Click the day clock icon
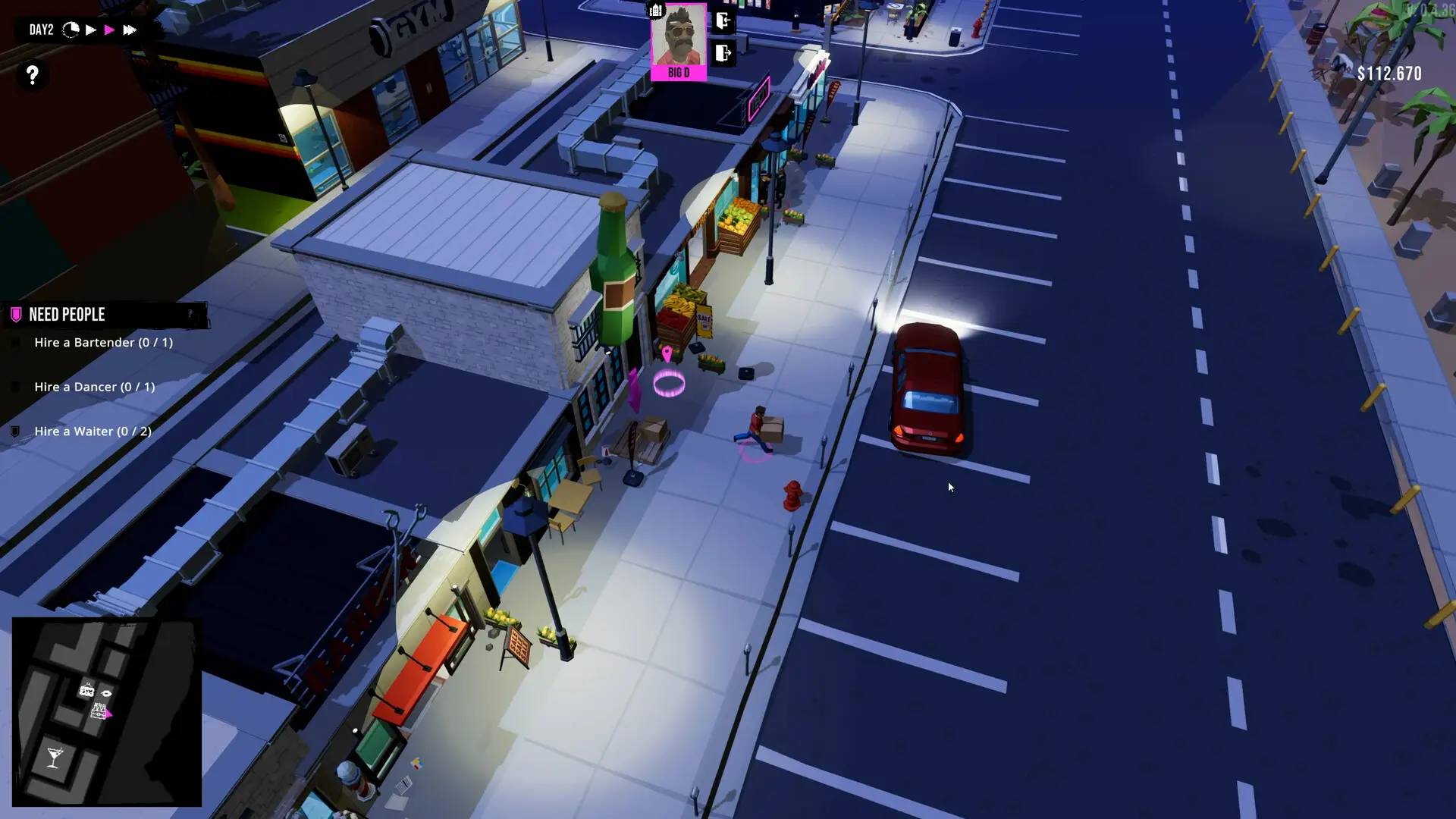The width and height of the screenshot is (1456, 819). [x=71, y=30]
